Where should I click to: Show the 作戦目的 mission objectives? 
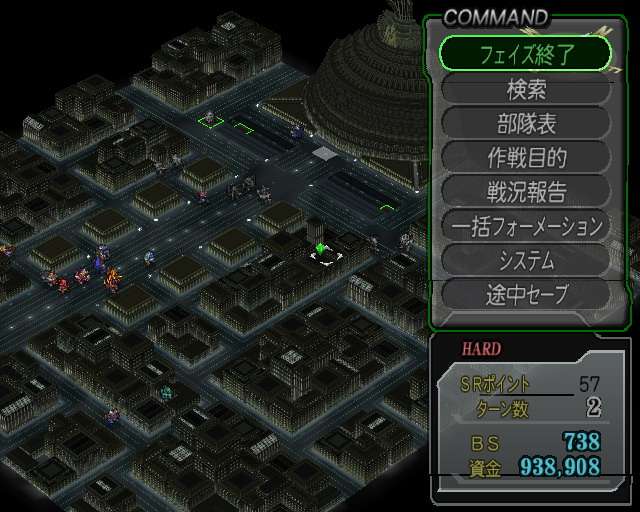(x=525, y=158)
